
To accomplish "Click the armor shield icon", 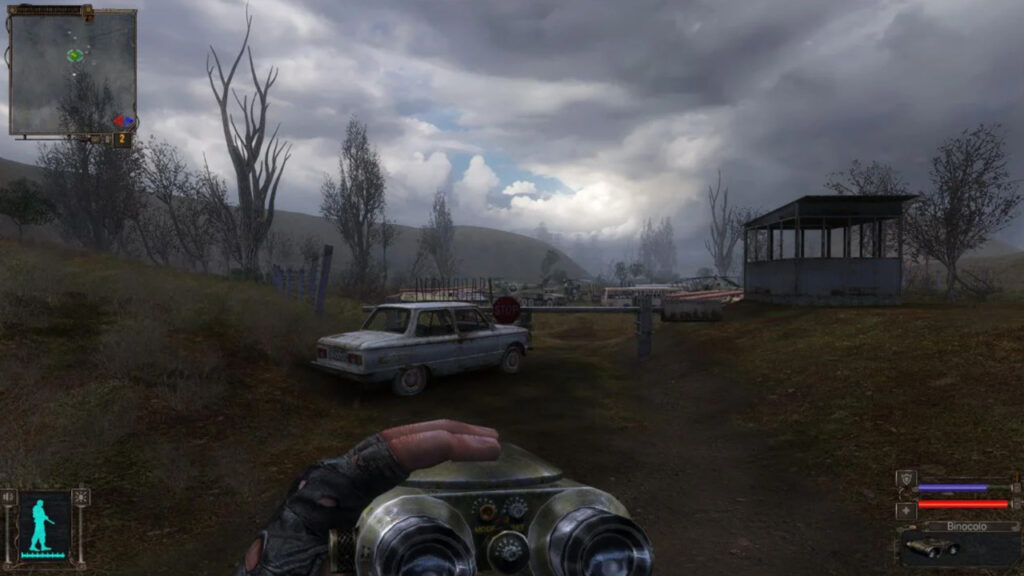I will 906,479.
